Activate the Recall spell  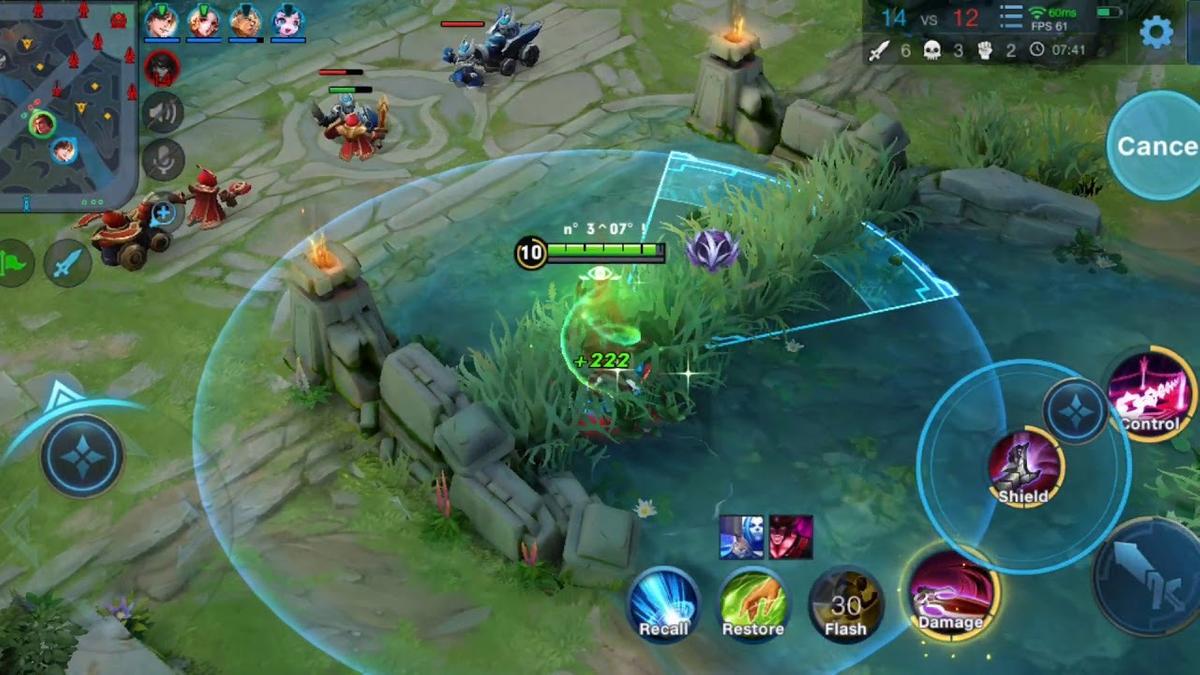point(664,603)
